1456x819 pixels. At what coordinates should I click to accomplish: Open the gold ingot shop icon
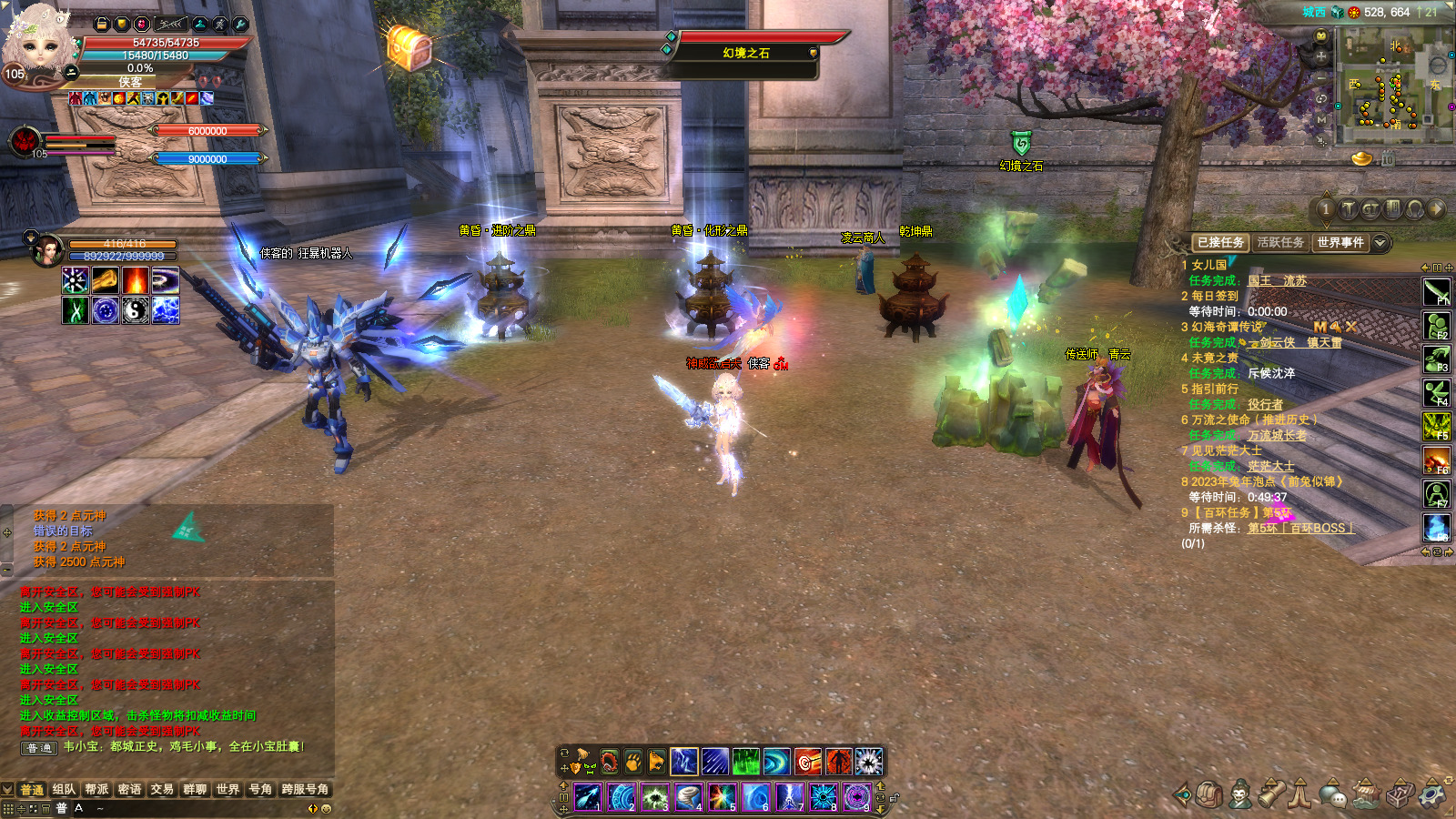[x=1361, y=159]
